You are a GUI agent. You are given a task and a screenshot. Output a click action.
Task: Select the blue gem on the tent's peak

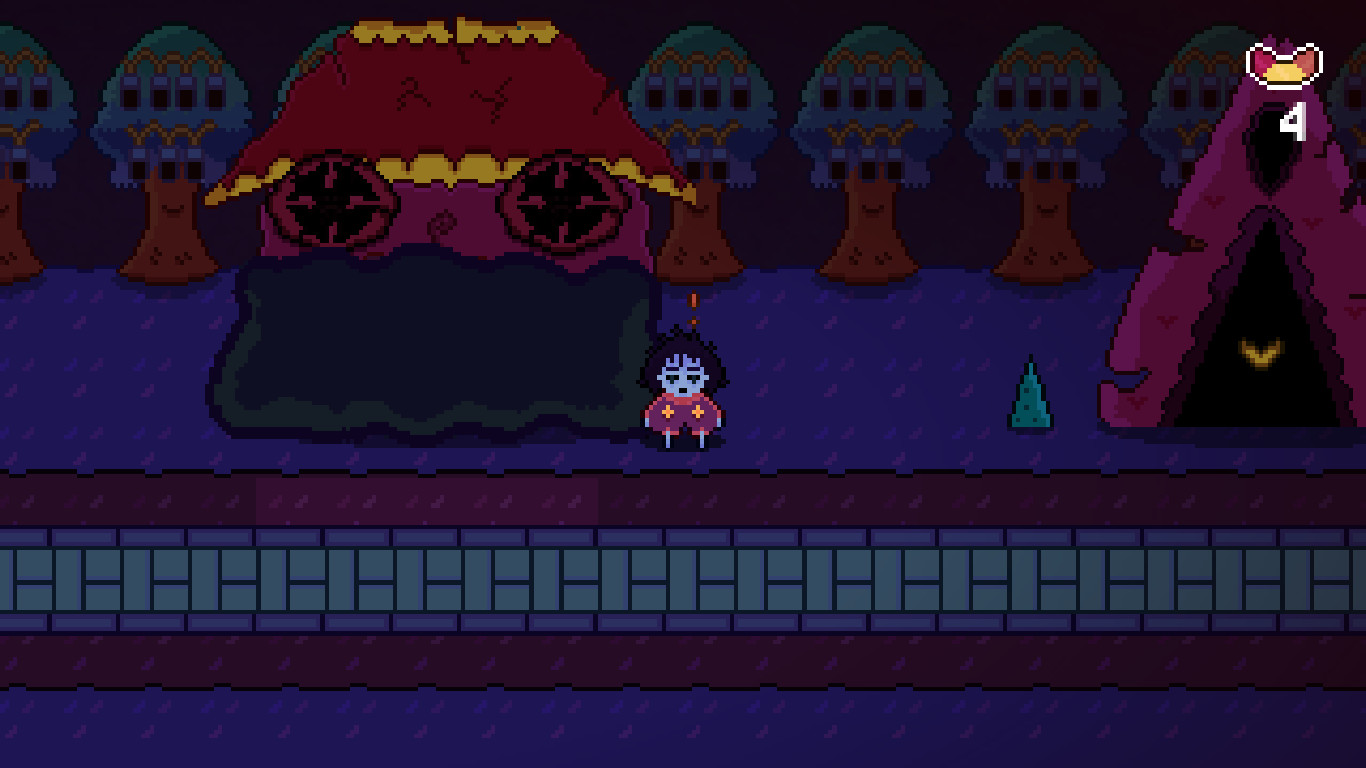tap(519, 28)
